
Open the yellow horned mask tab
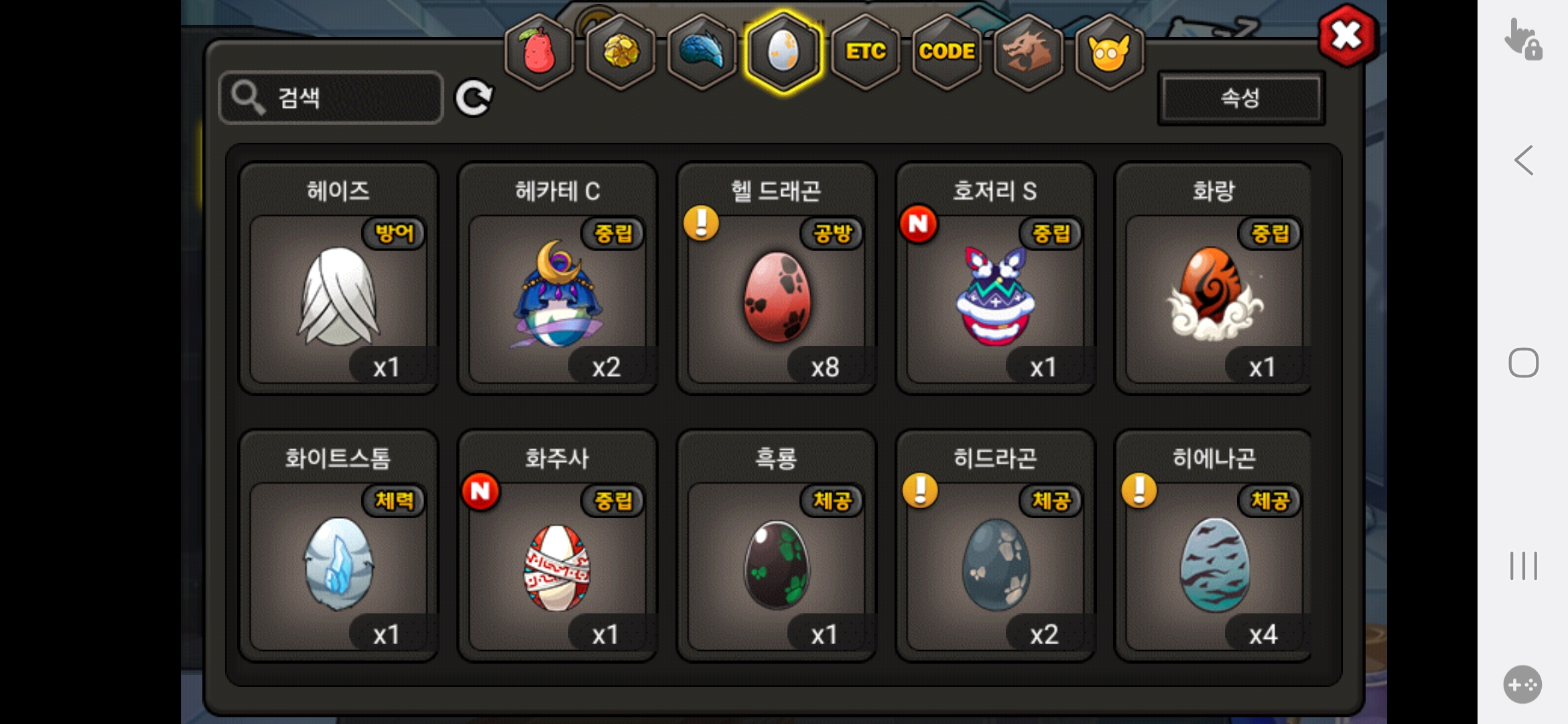coord(1109,52)
